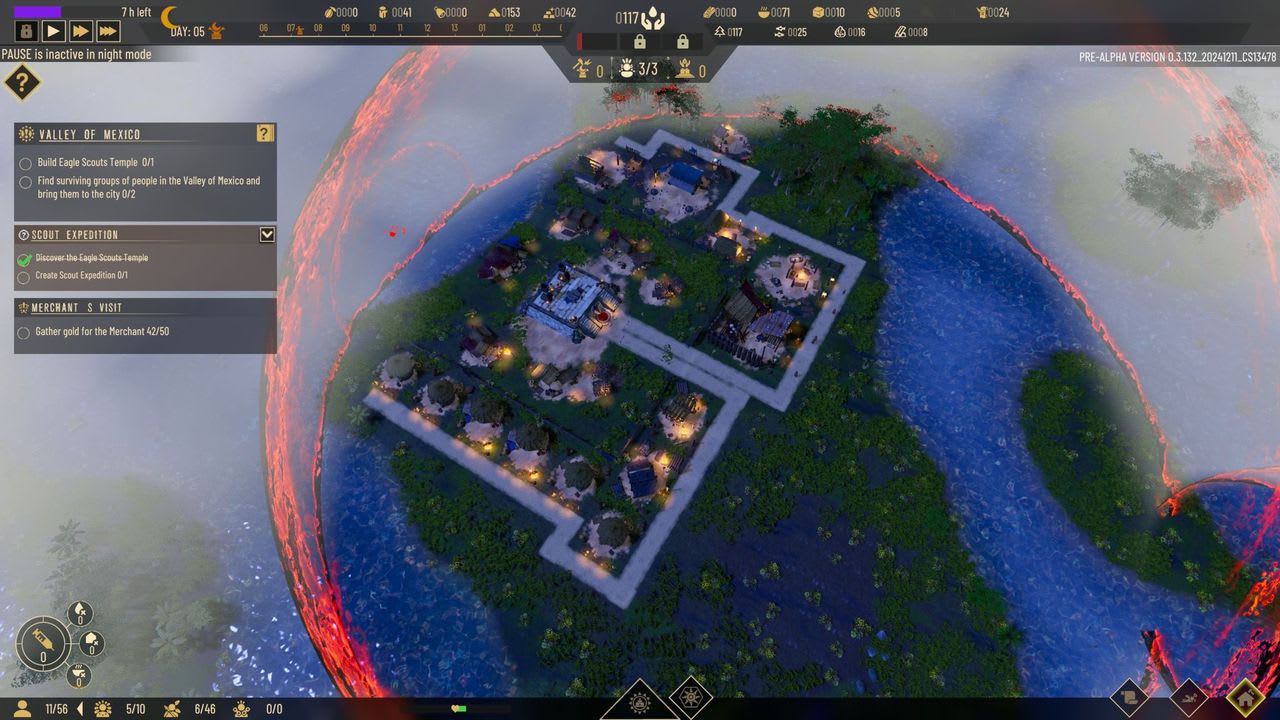Click the warriors icon showing 6/46
The width and height of the screenshot is (1280, 720).
click(x=171, y=709)
